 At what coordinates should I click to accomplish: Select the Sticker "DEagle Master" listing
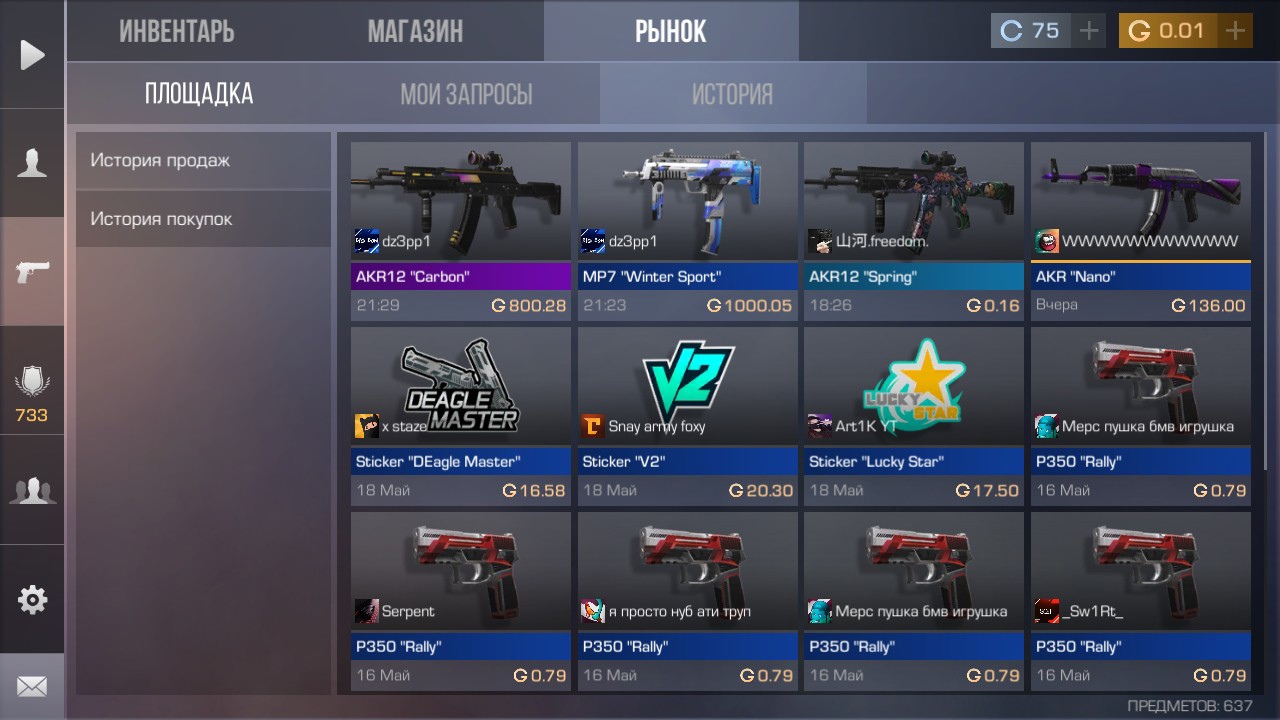click(x=460, y=416)
